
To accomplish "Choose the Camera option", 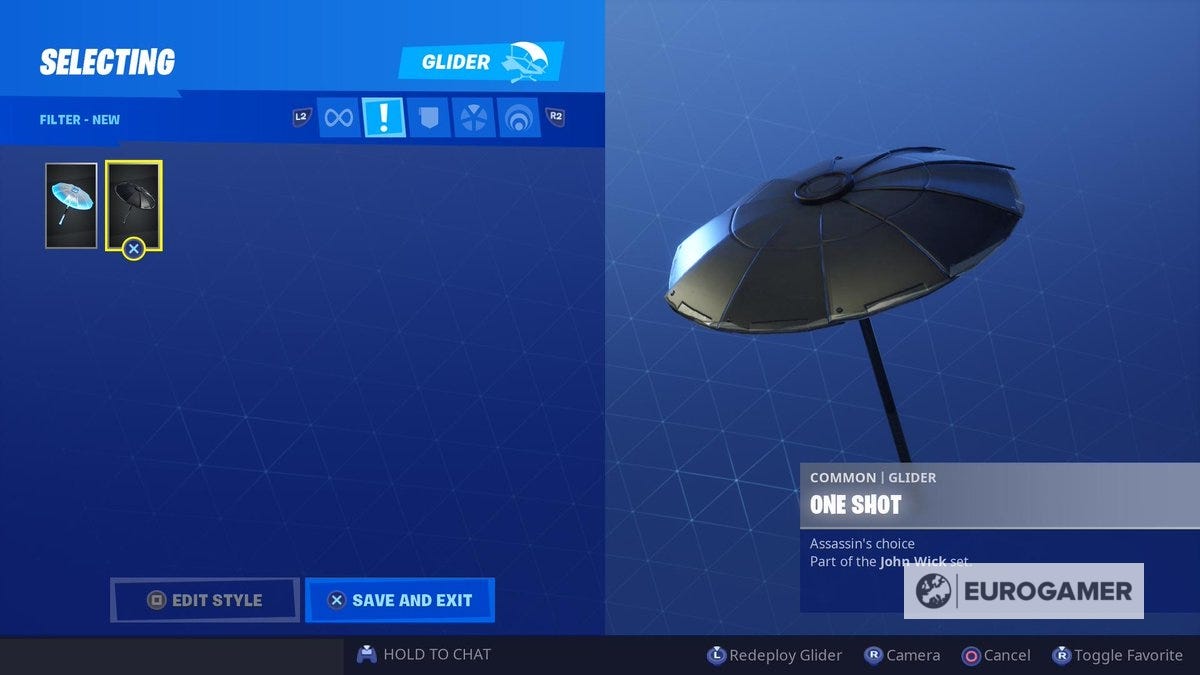I will [x=902, y=656].
